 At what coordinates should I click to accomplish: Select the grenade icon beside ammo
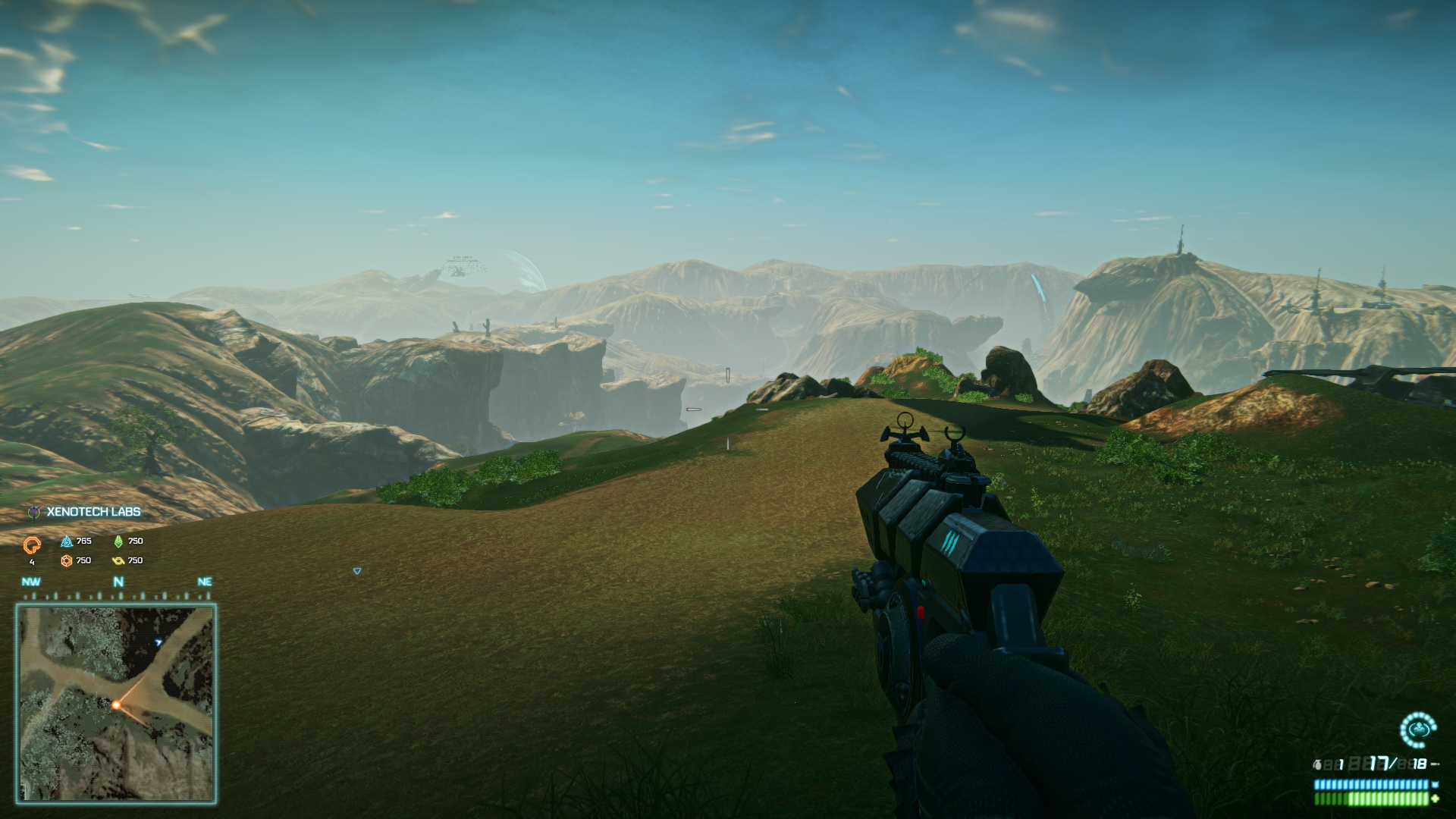click(1318, 764)
